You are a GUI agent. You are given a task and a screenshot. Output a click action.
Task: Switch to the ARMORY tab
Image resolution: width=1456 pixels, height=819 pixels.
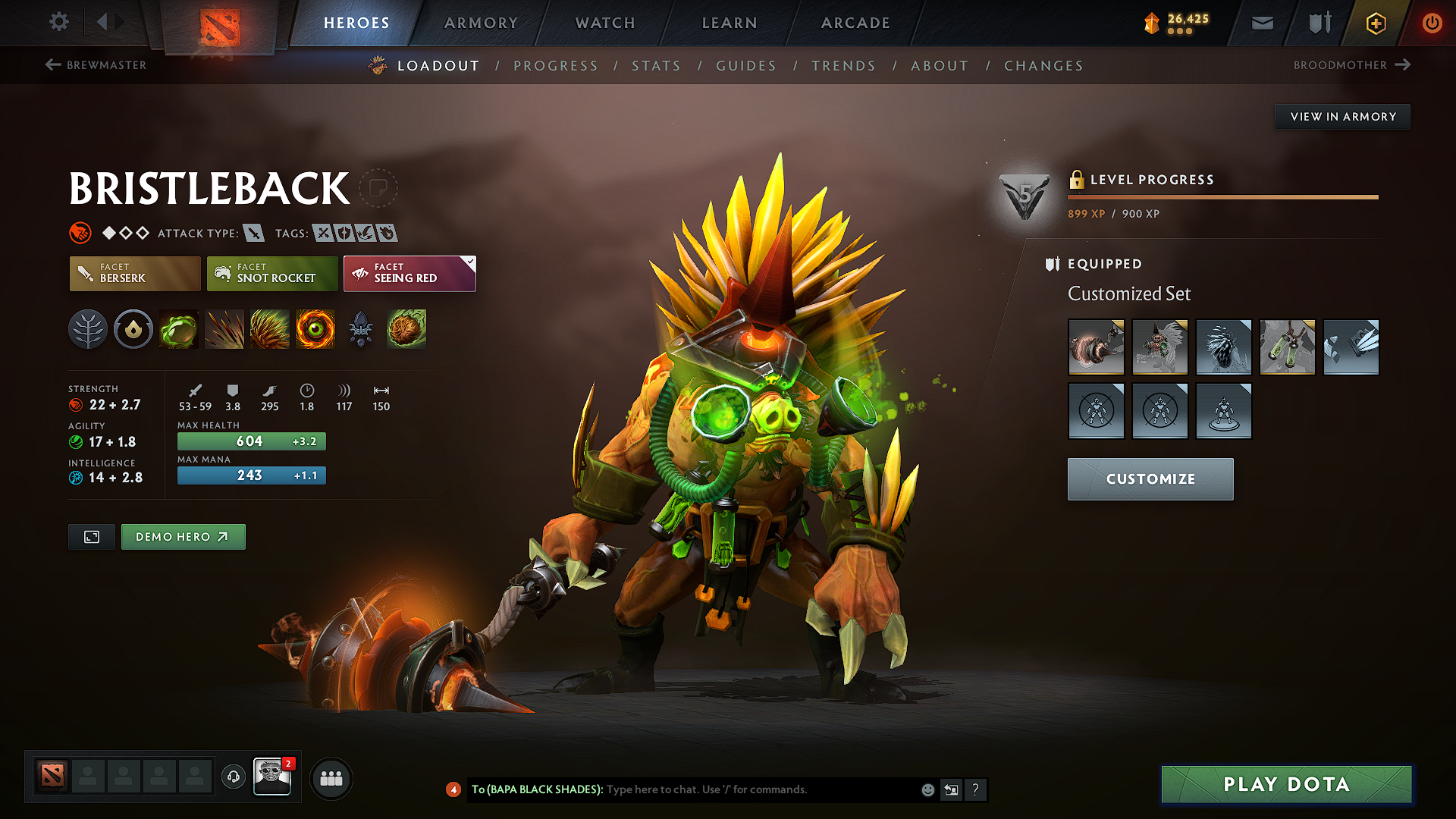pyautogui.click(x=481, y=23)
